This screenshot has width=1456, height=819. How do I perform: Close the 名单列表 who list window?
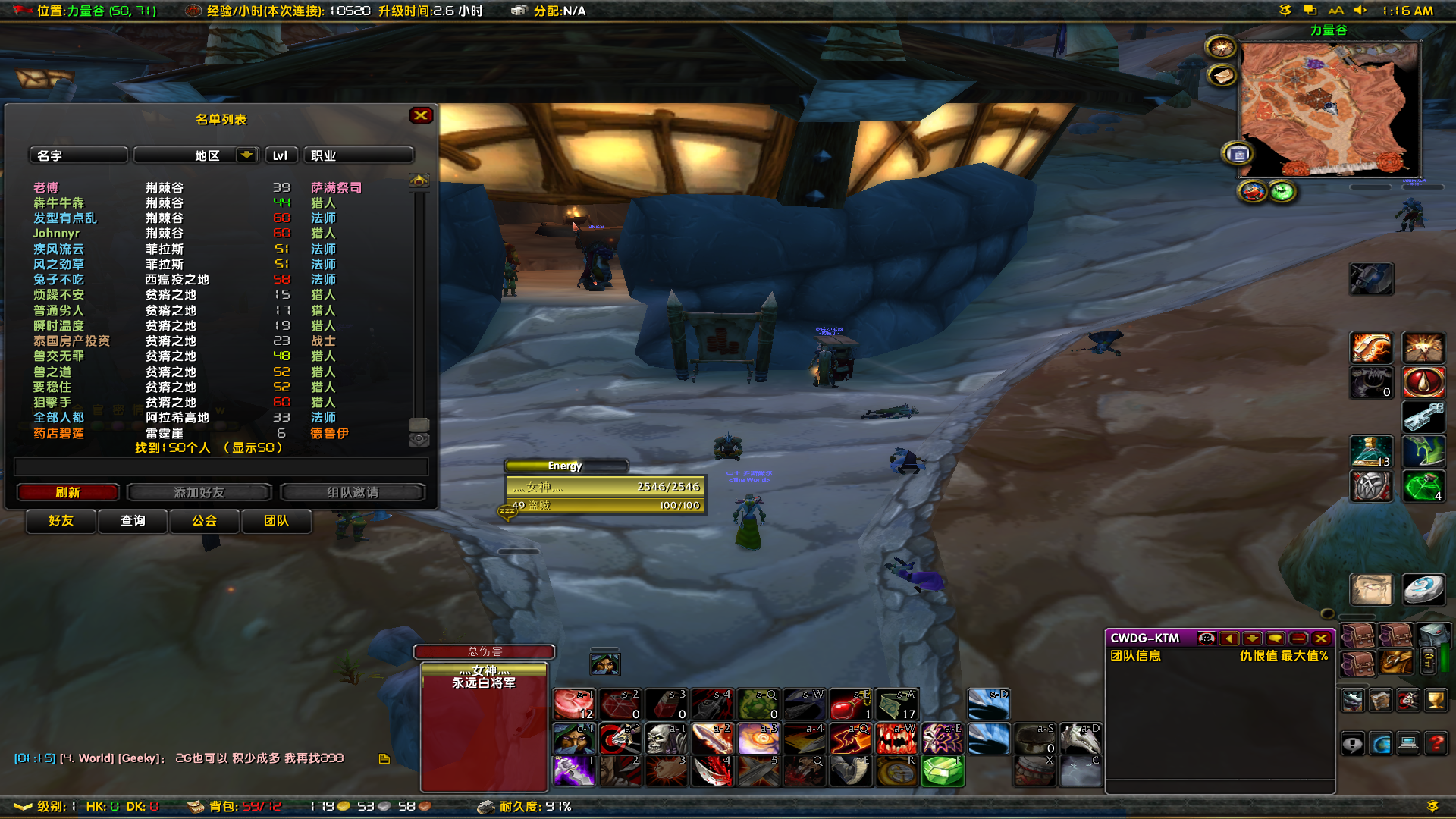click(x=421, y=115)
